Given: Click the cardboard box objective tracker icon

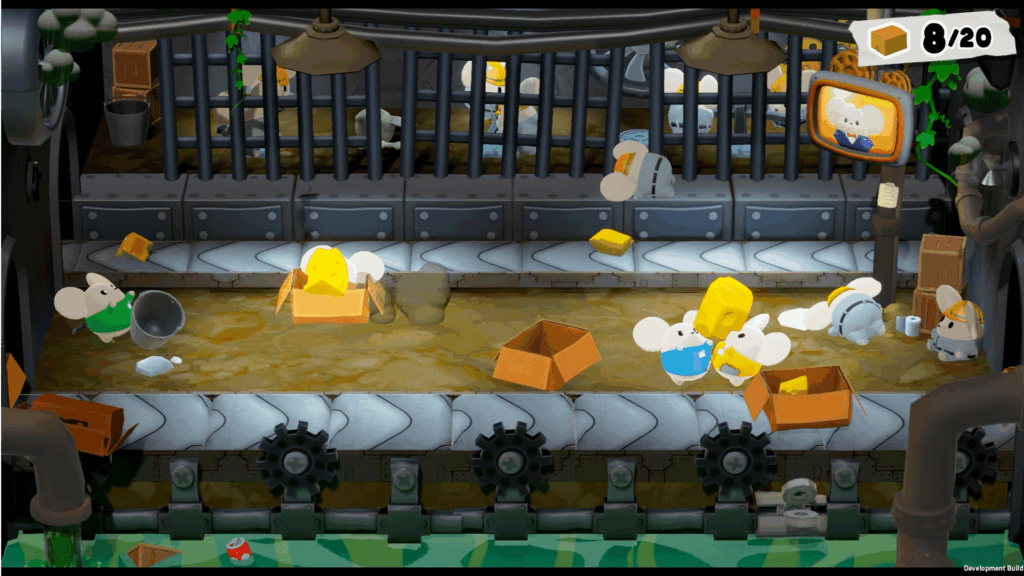Looking at the screenshot, I should [888, 40].
